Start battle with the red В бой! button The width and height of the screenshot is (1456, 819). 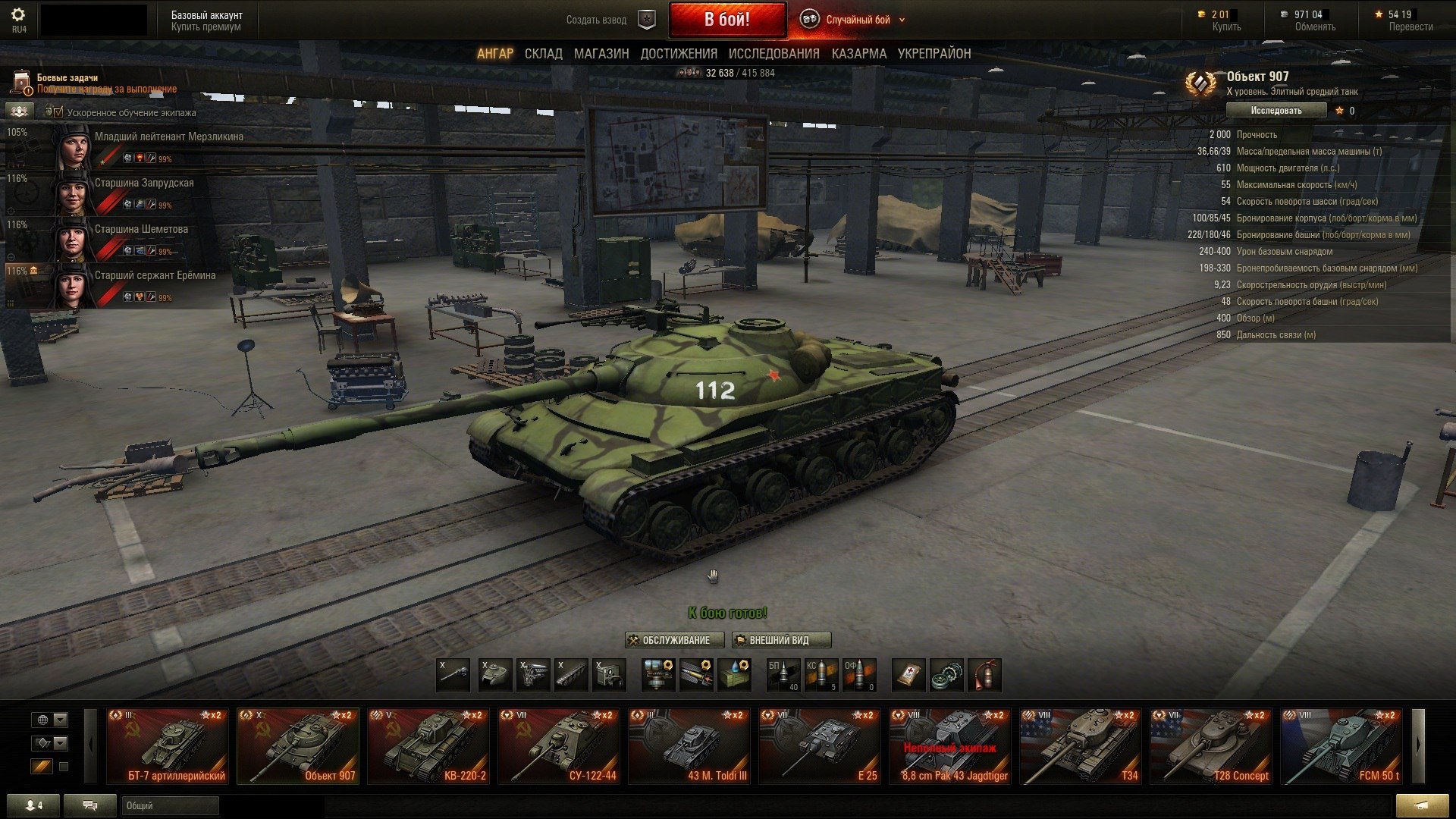point(726,20)
